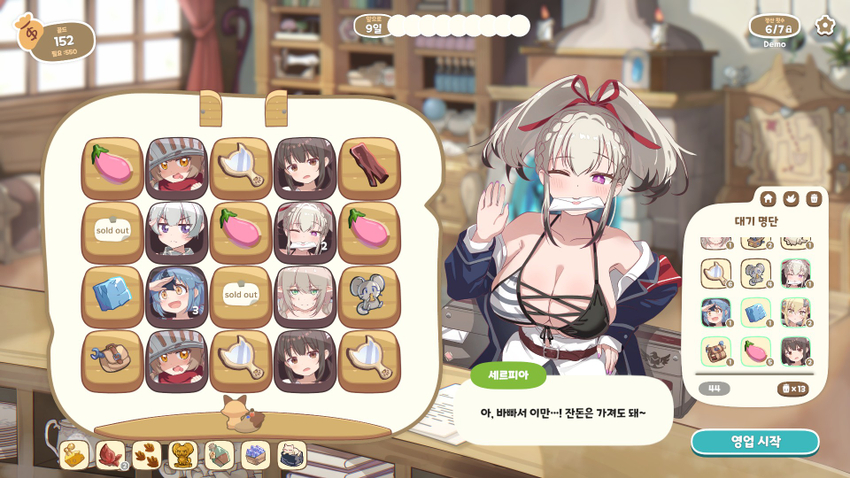Image resolution: width=850 pixels, height=478 pixels.
Task: Open the home tab in waiting list
Action: 768,198
